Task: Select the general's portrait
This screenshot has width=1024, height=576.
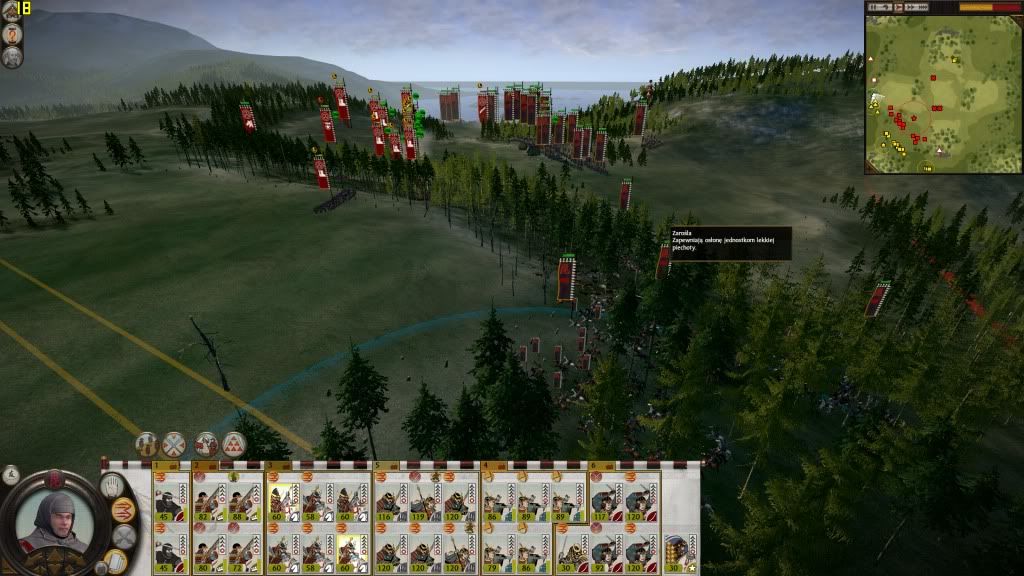Action: click(56, 519)
